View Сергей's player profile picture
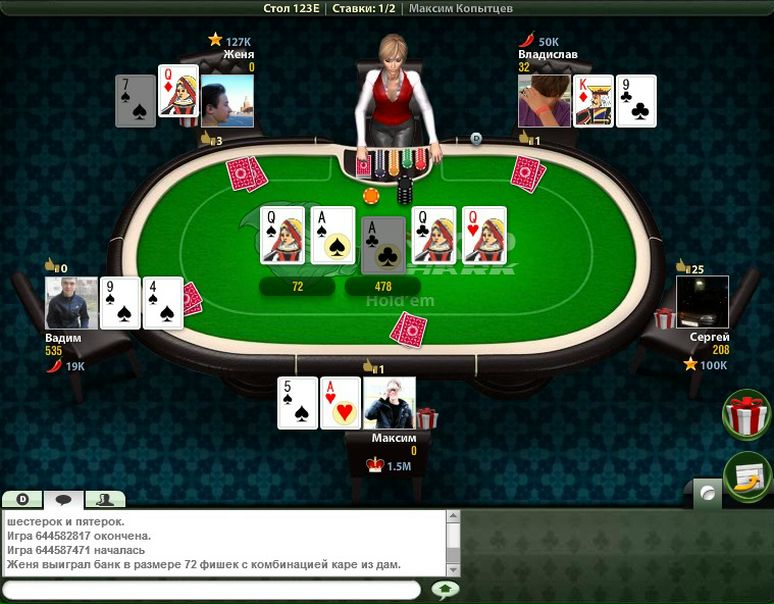This screenshot has width=774, height=604. coord(702,302)
